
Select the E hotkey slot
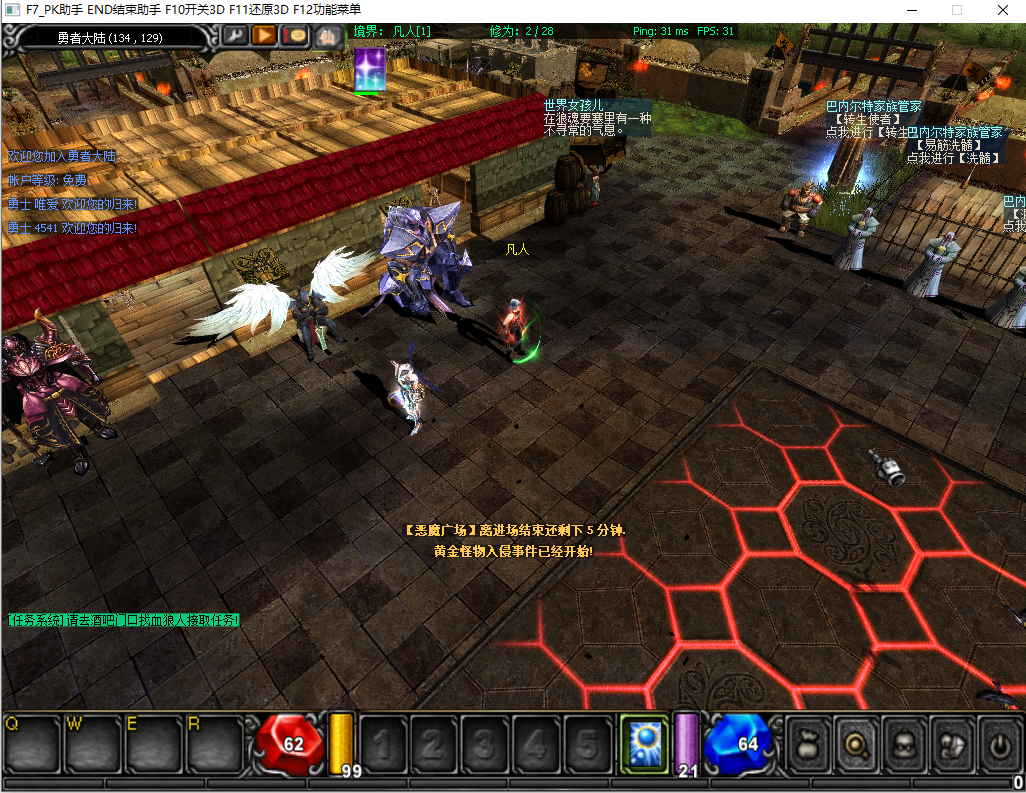[x=155, y=744]
